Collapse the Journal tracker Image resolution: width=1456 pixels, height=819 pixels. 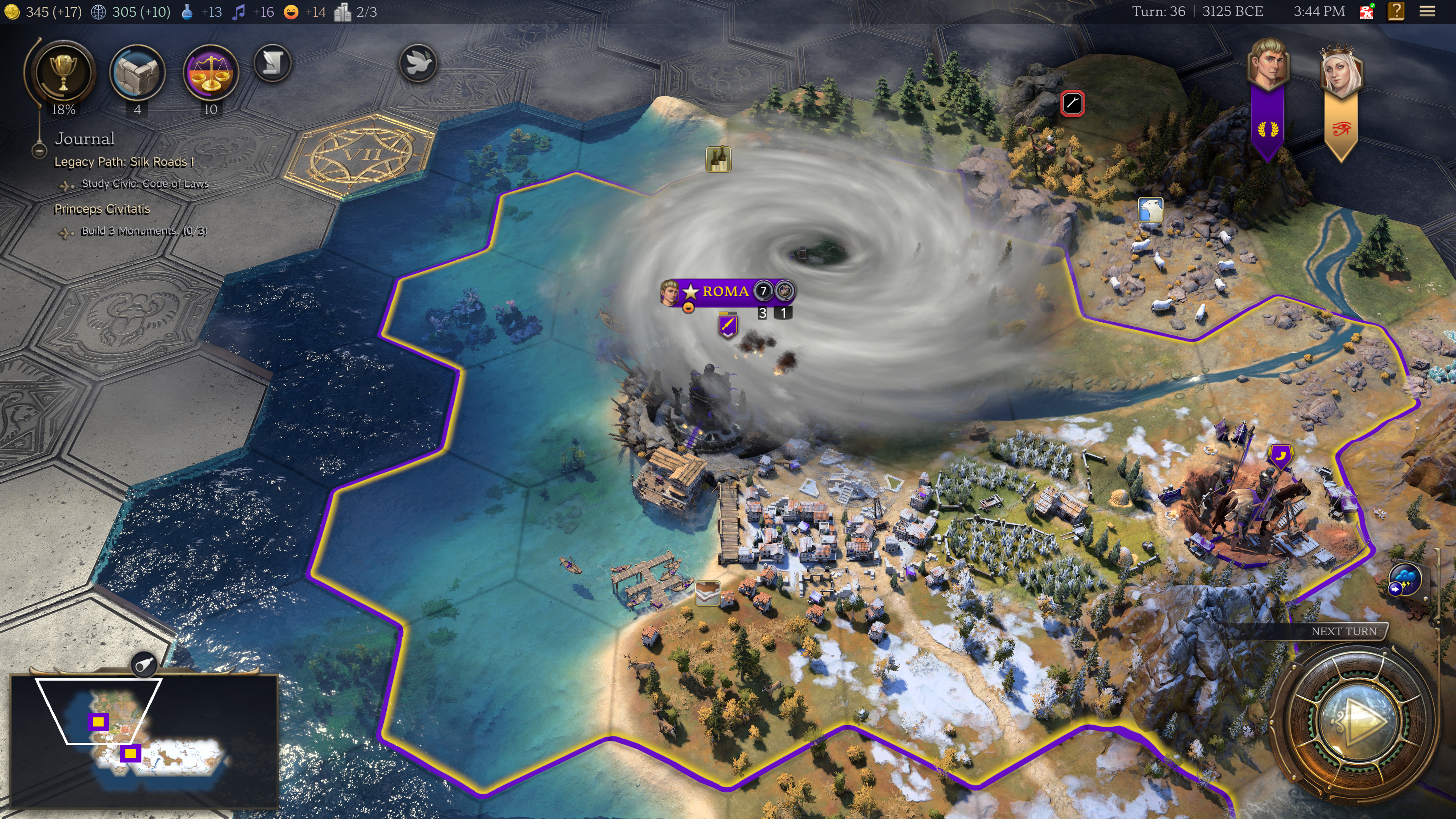pyautogui.click(x=39, y=151)
